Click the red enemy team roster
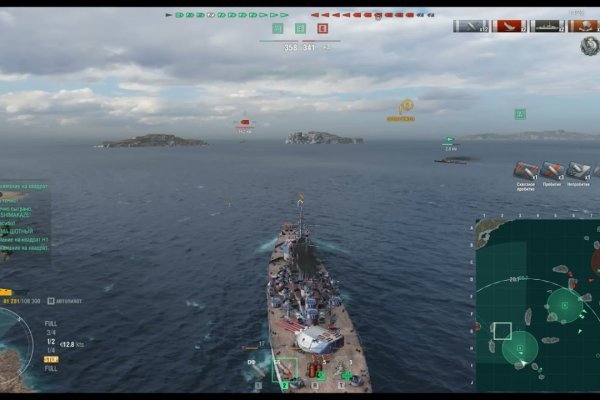This screenshot has width=600, height=400. coord(372,15)
